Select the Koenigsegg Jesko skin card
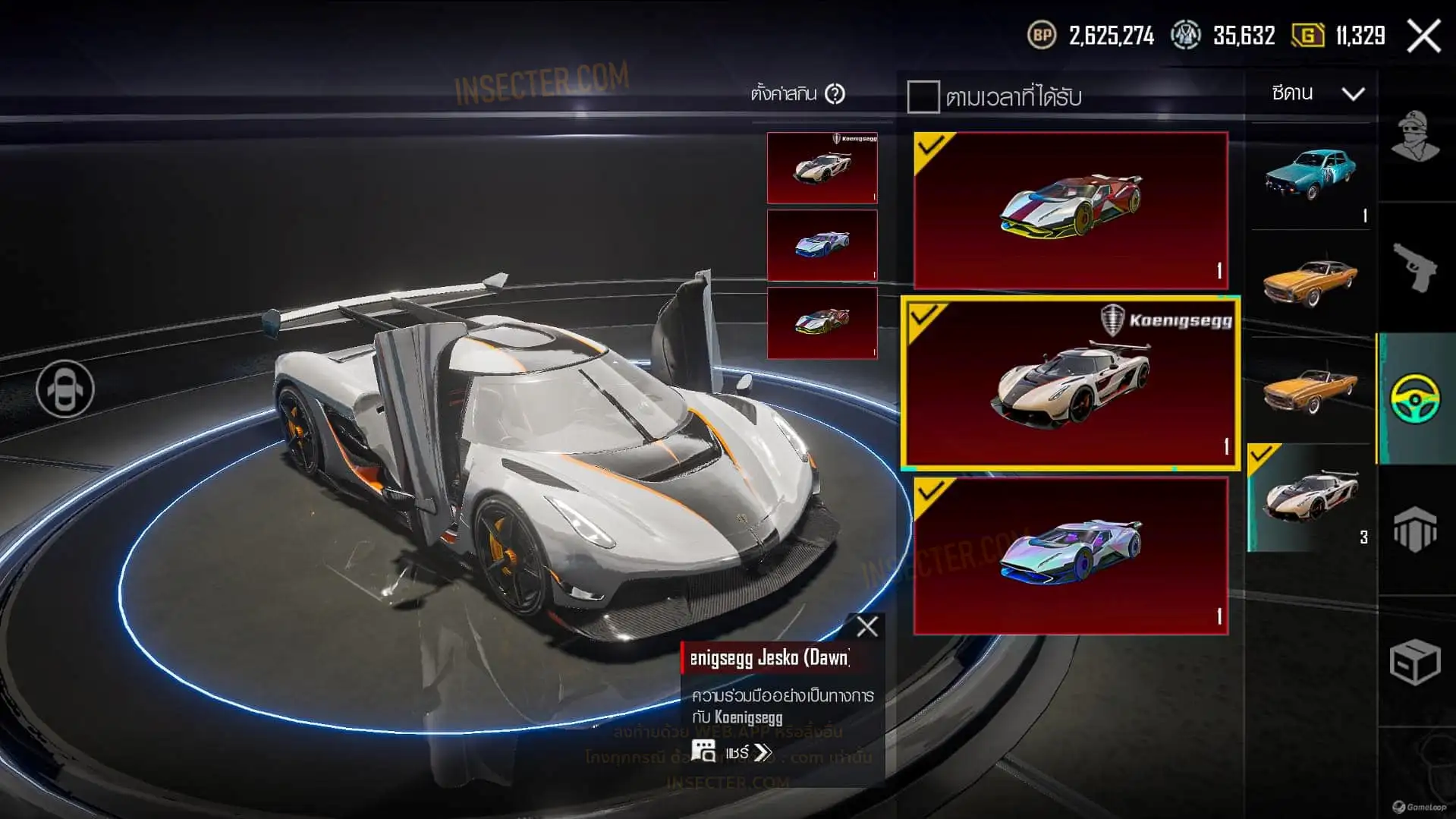1456x819 pixels. click(x=1070, y=383)
